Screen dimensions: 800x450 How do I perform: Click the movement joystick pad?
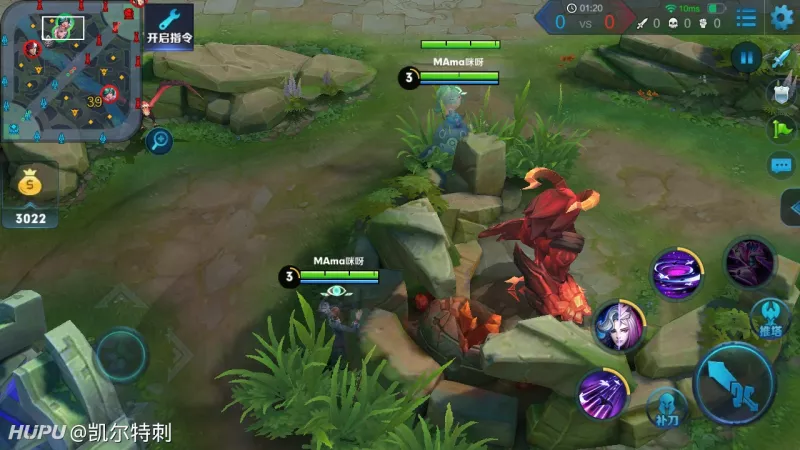(122, 354)
